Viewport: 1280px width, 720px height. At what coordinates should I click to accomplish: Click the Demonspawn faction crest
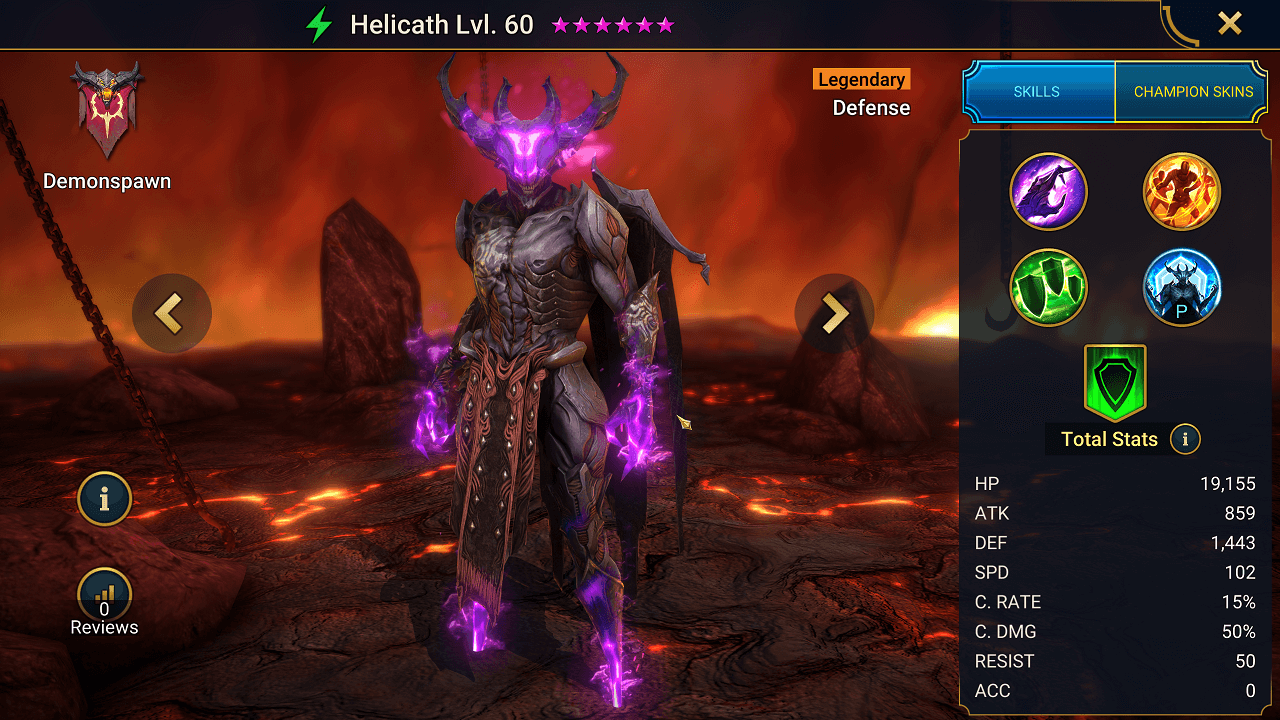pos(107,110)
